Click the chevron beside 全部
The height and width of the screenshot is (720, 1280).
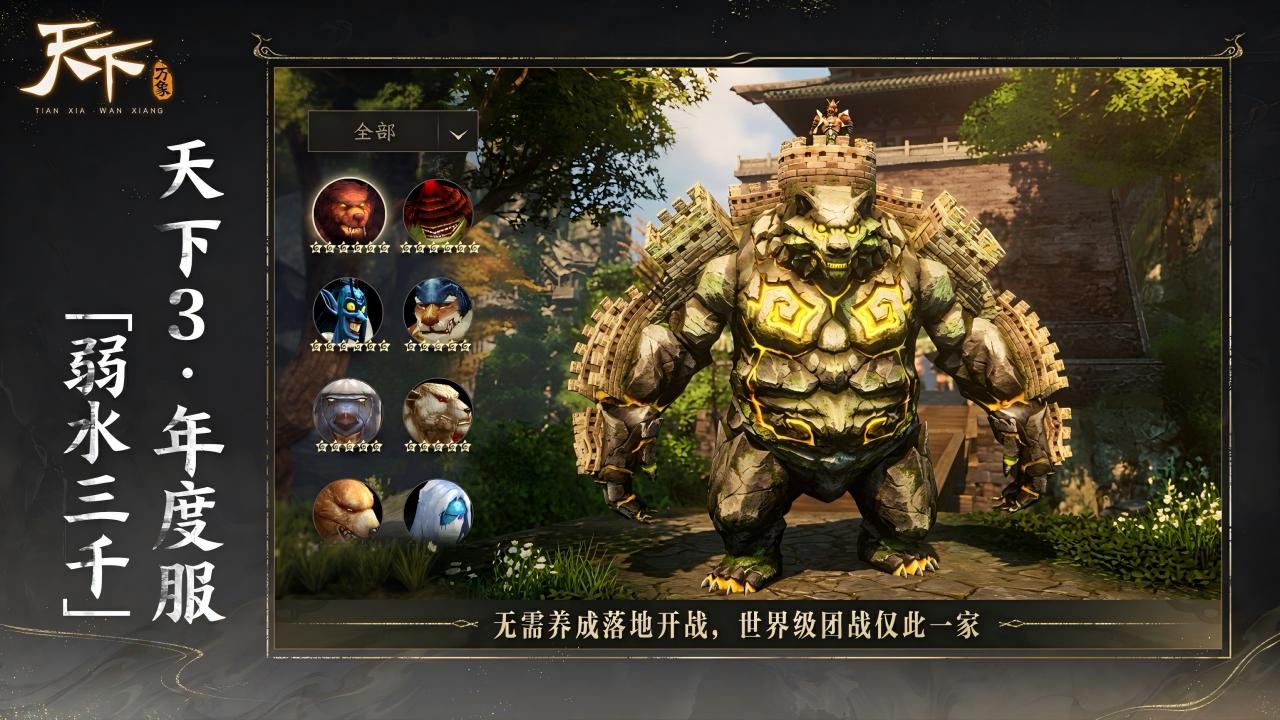point(455,131)
